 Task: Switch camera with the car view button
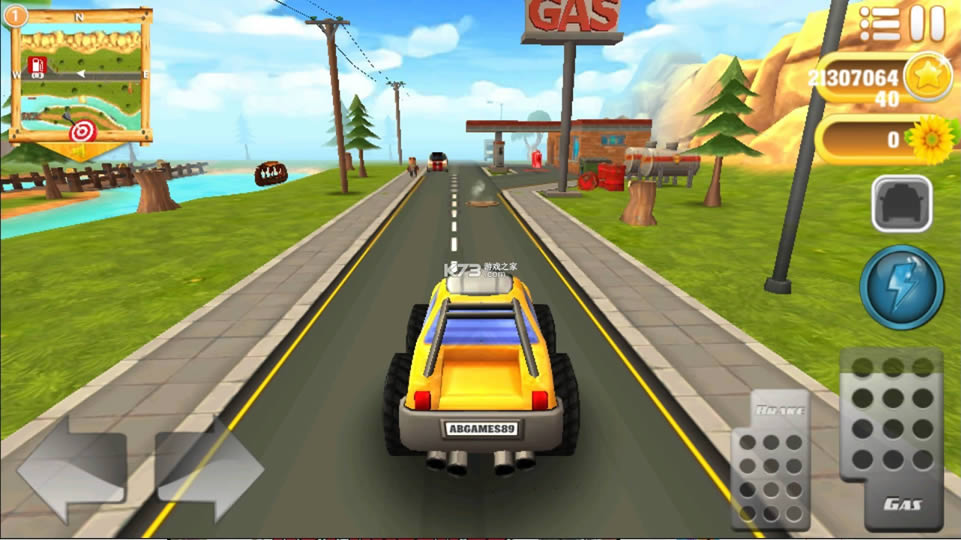click(901, 204)
